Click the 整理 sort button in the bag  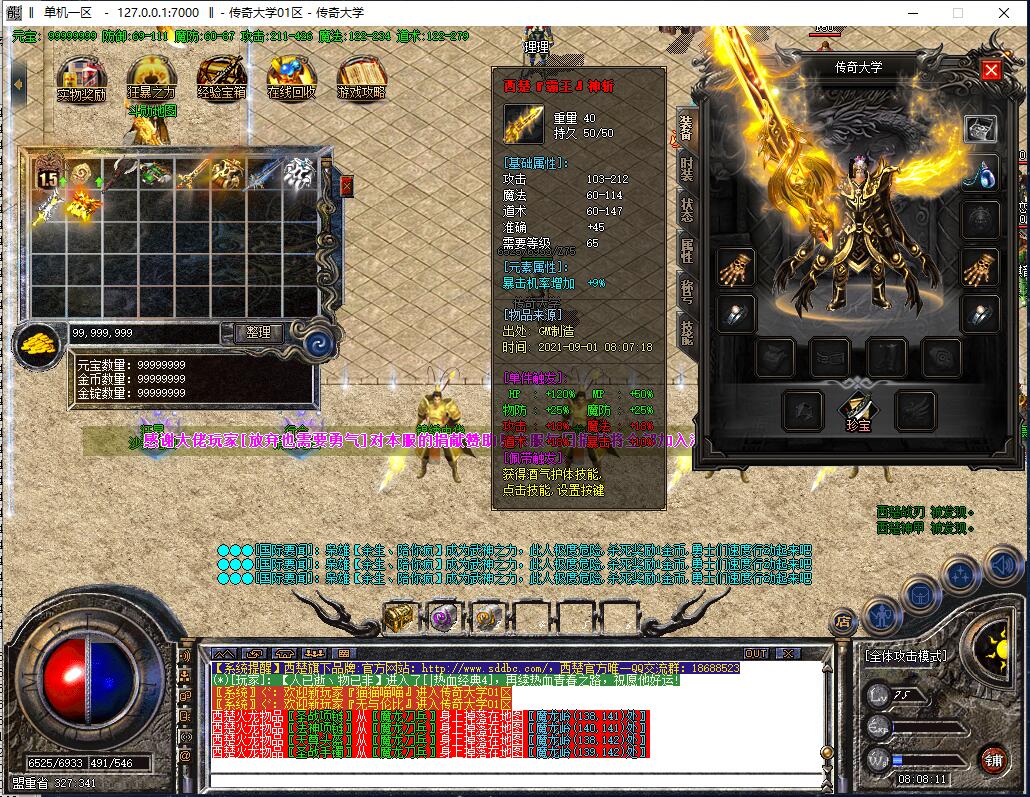258,332
